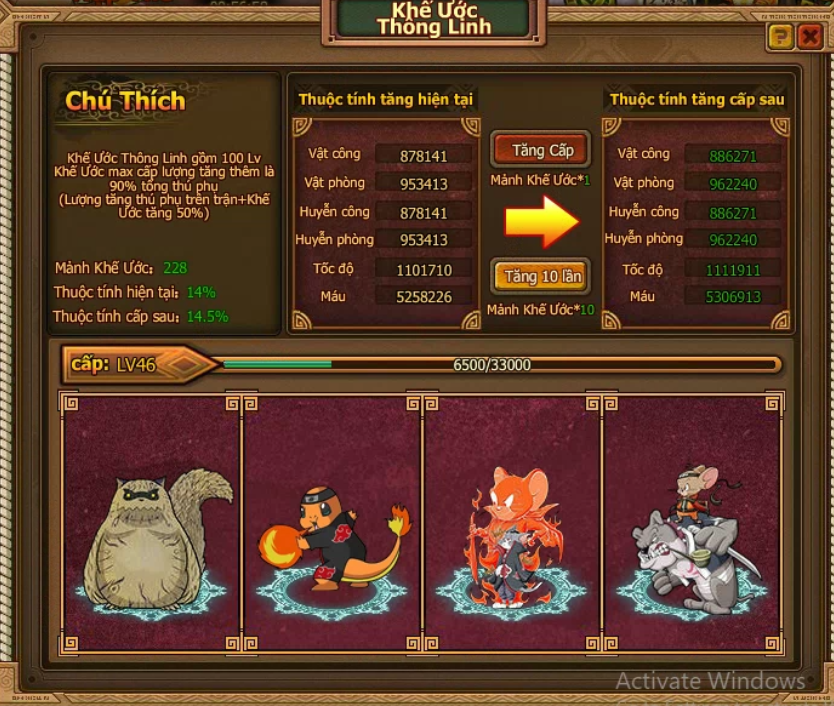The width and height of the screenshot is (834, 706).
Task: Select the flaming orange mouse summon card
Action: pyautogui.click(x=512, y=522)
